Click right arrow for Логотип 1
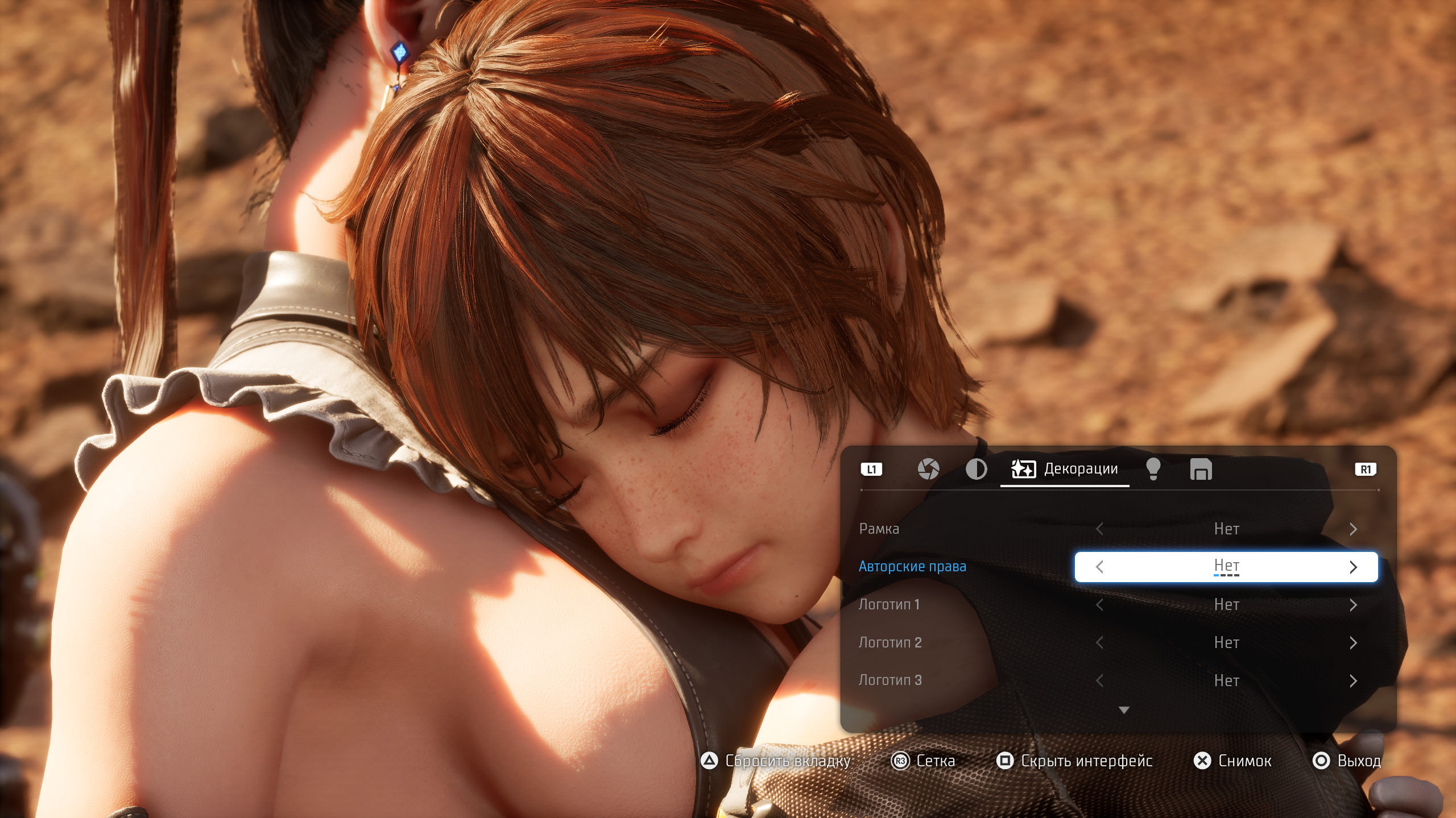 1353,605
